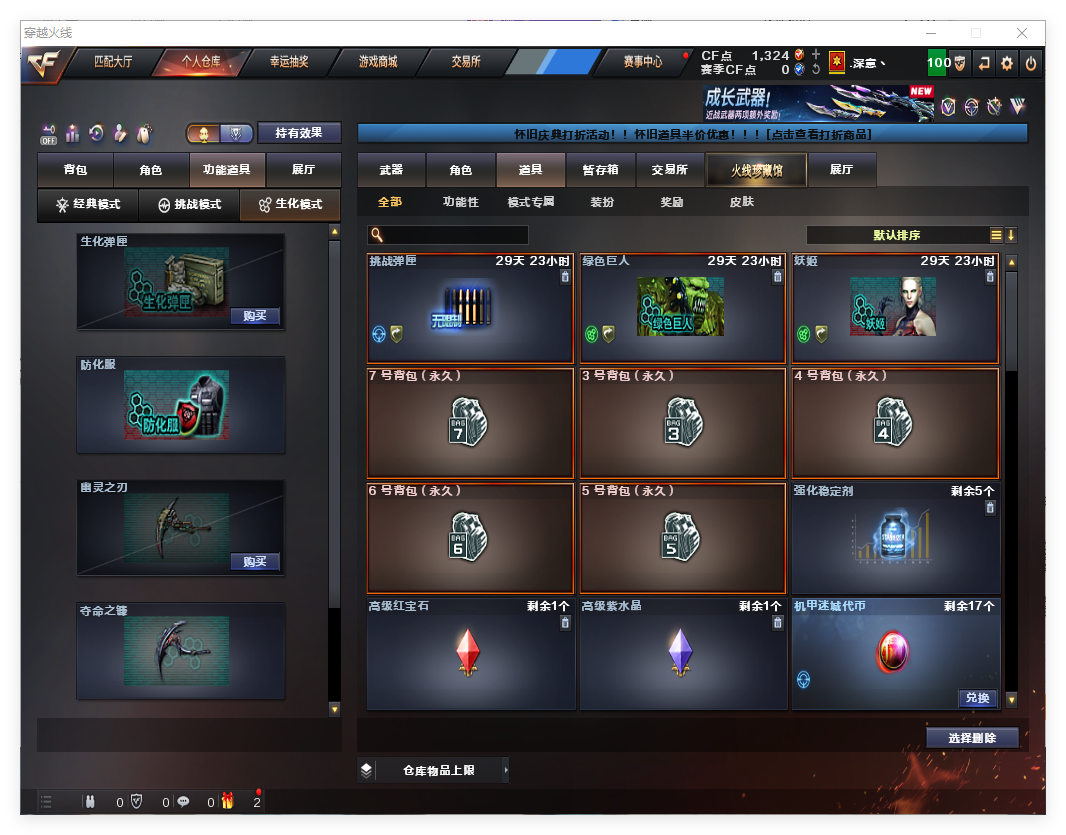The width and height of the screenshot is (1066, 835).
Task: Show the 皮肤 skins filter
Action: click(741, 202)
